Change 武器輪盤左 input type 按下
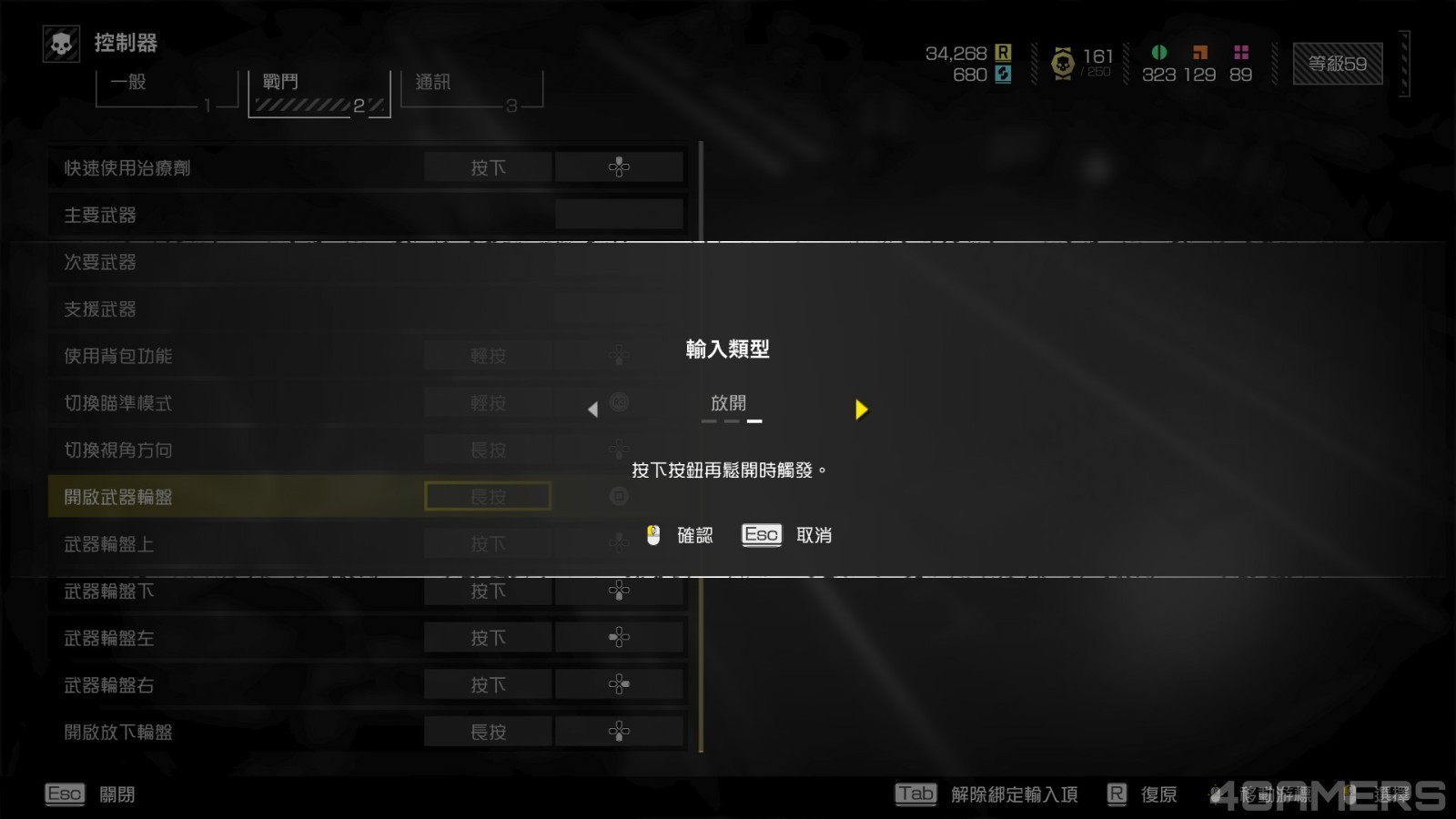This screenshot has height=819, width=1456. pos(488,638)
